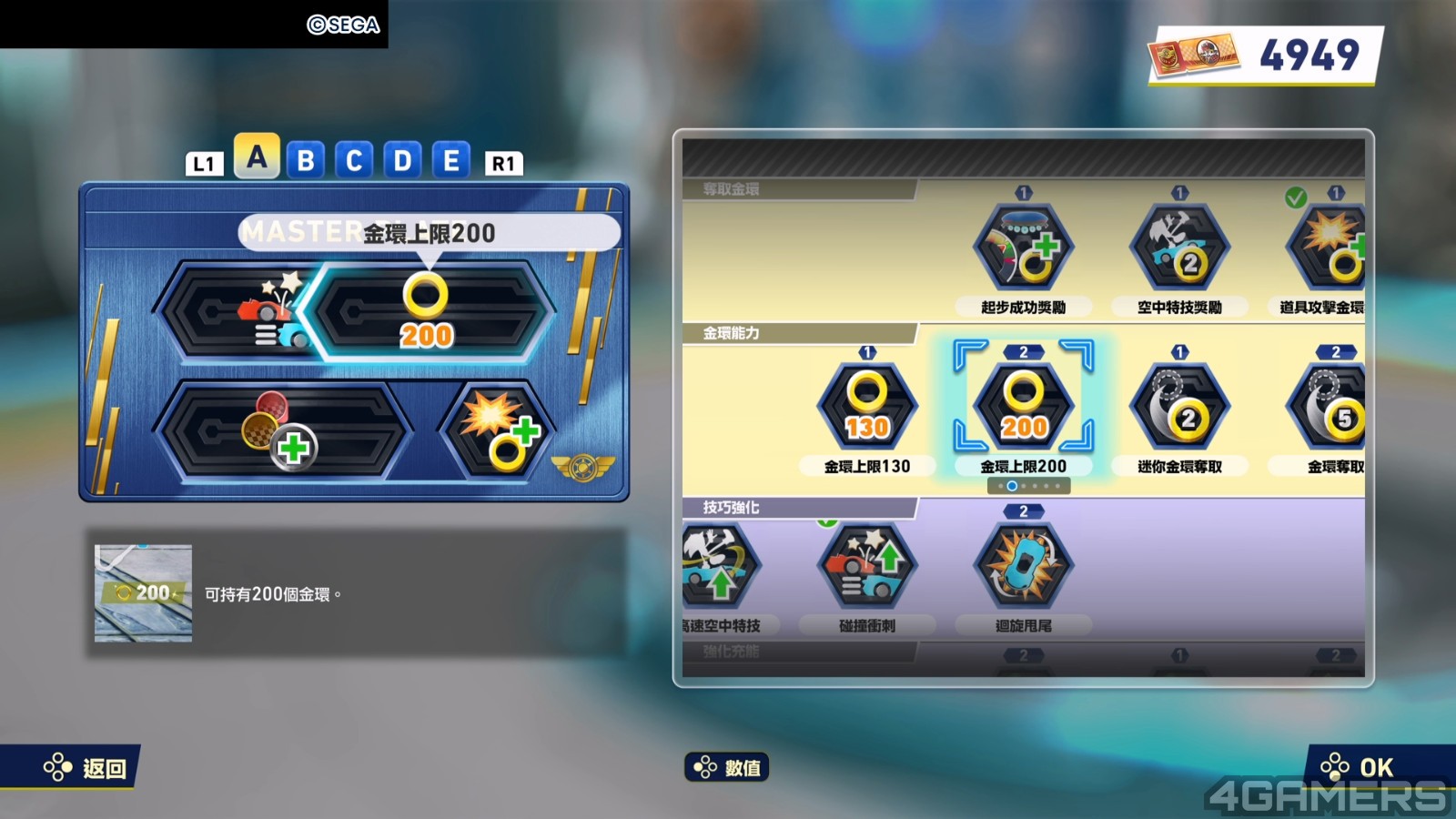Select the 迷你金環奪取 gadget
Screen dimensions: 1456x819
[x=1179, y=407]
